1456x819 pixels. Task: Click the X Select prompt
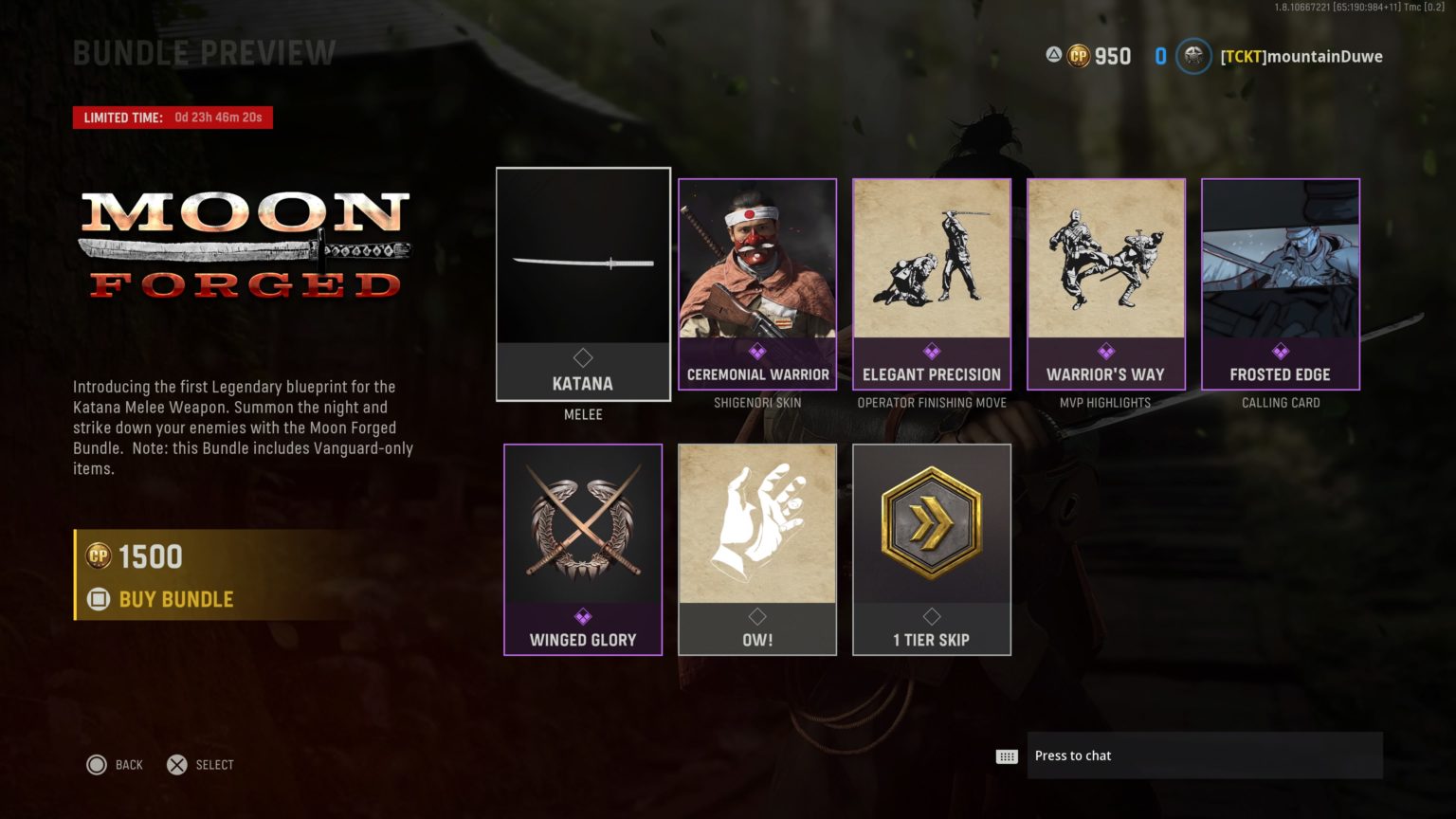[176, 765]
